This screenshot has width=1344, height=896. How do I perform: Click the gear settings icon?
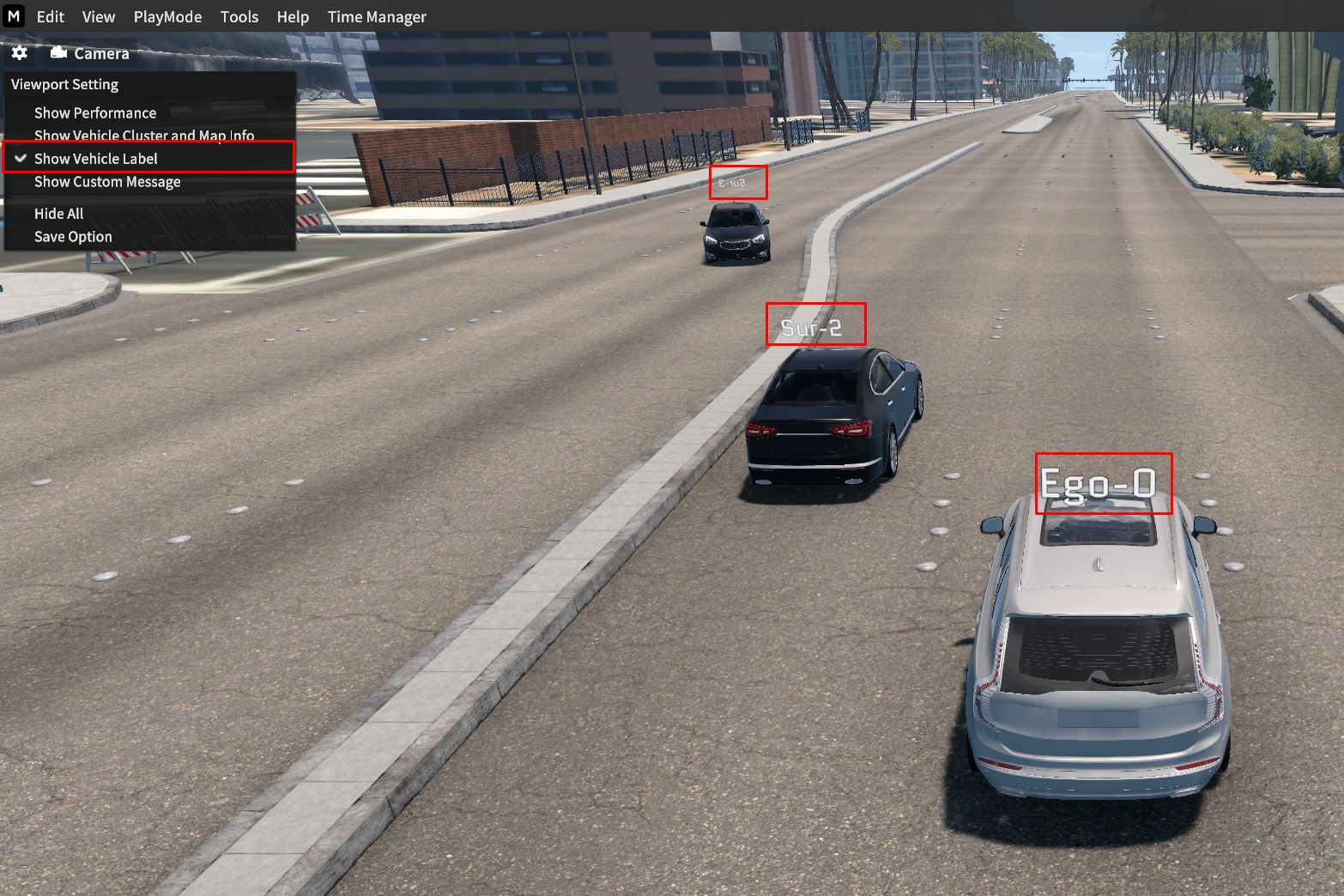pyautogui.click(x=20, y=53)
